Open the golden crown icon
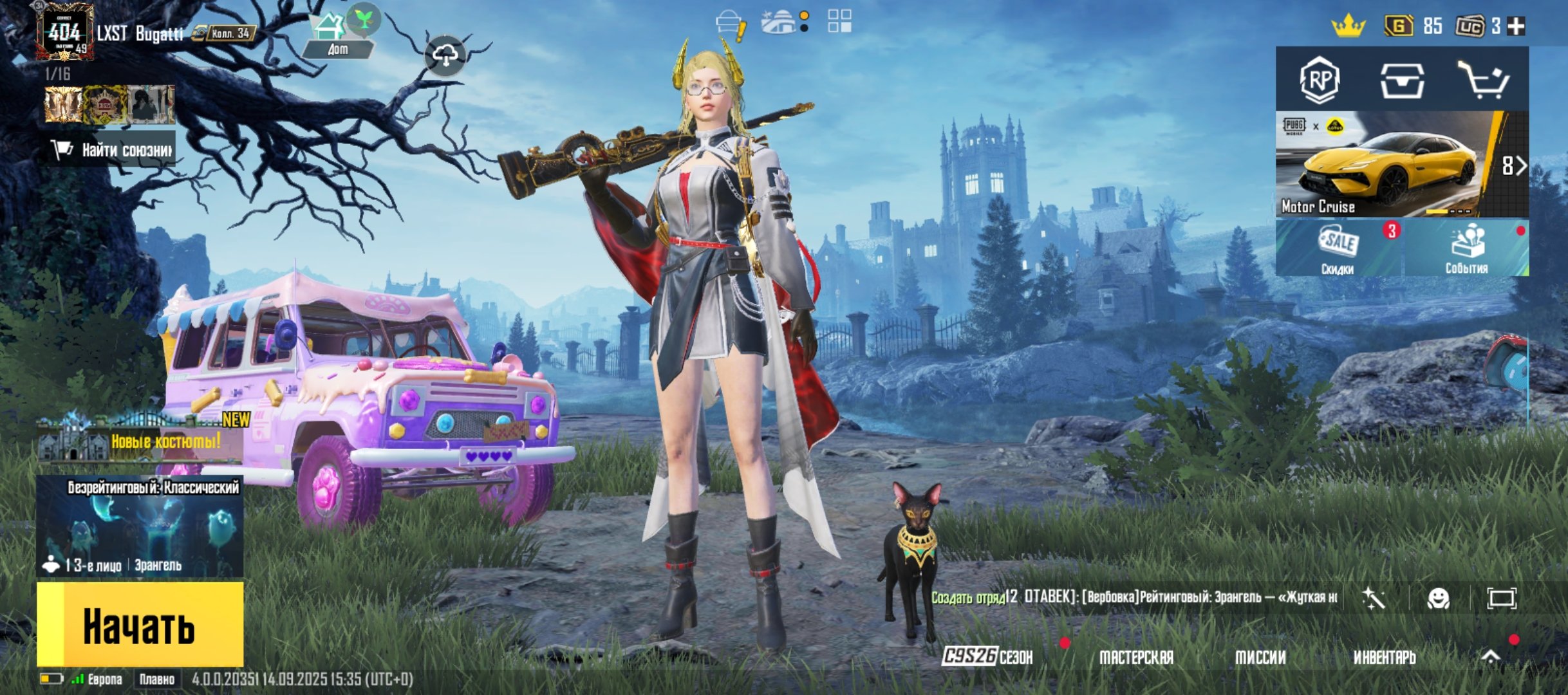 [1349, 26]
